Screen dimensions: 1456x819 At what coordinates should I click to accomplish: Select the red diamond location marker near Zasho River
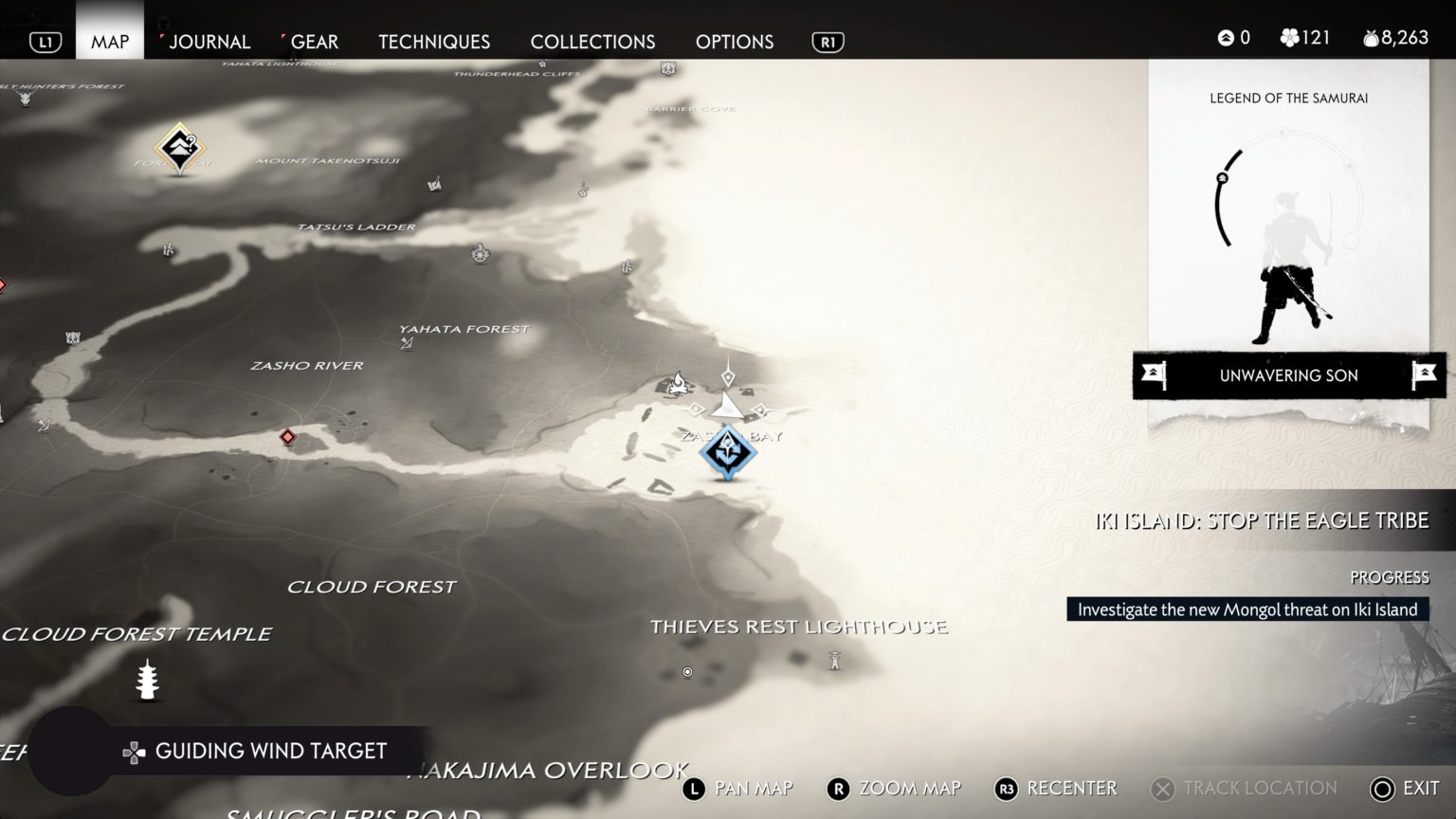pos(288,437)
